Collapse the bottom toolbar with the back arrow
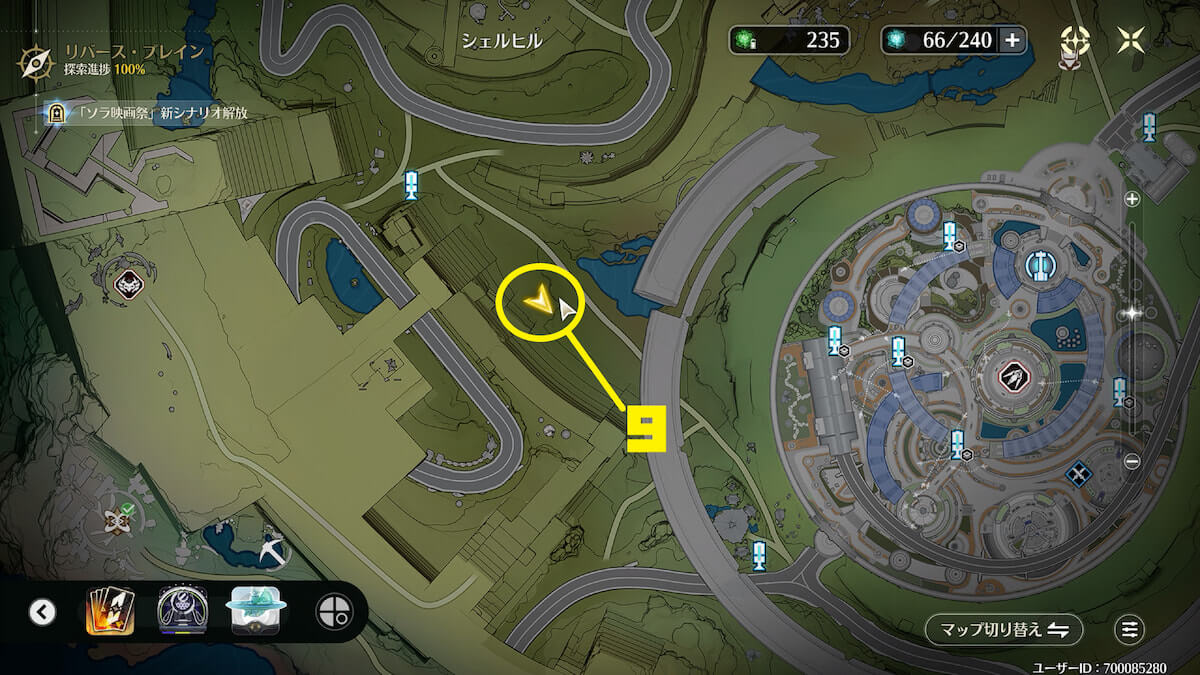1200x675 pixels. [42, 611]
